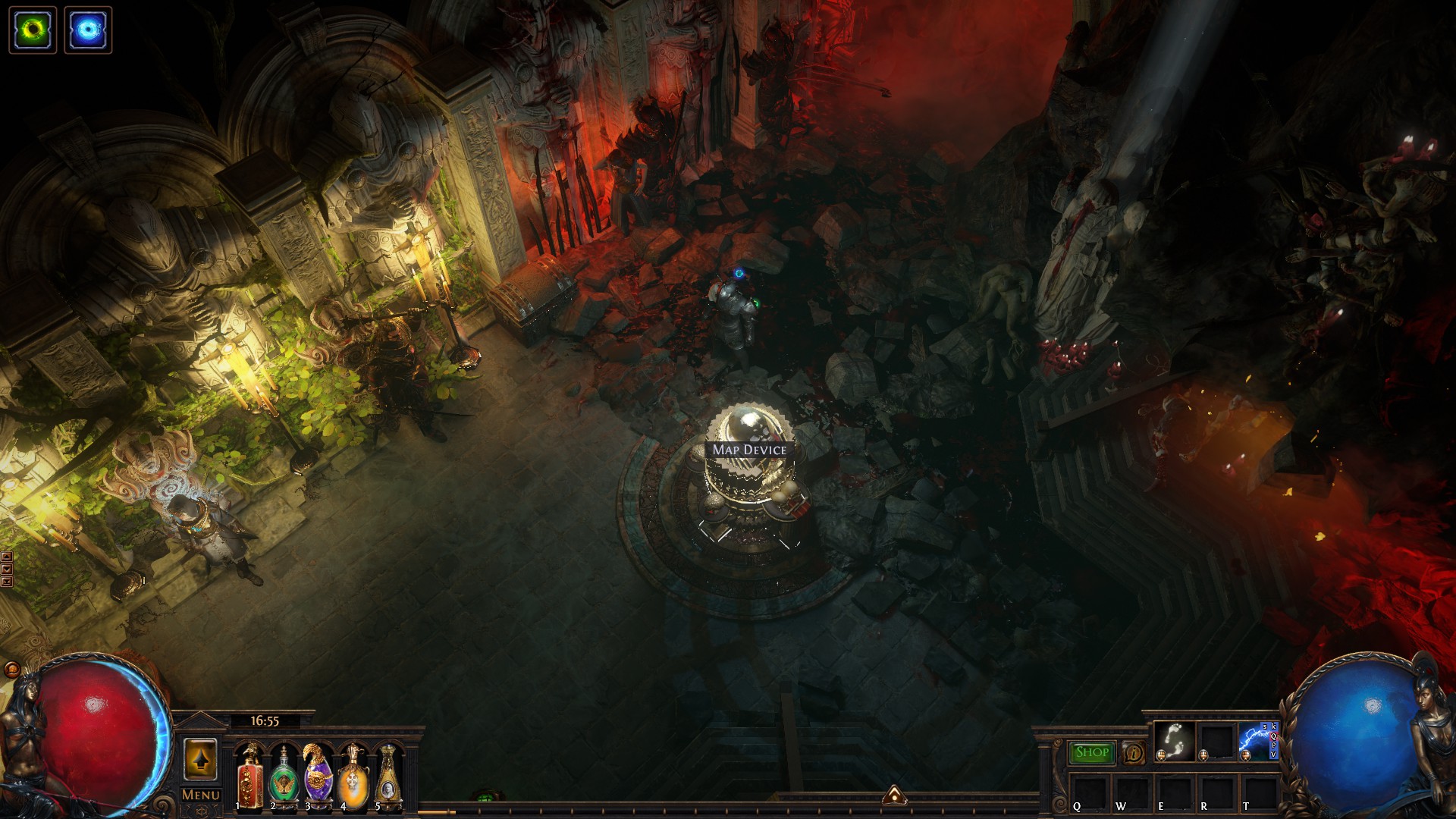
Task: Click the Map Device label
Action: [x=749, y=450]
